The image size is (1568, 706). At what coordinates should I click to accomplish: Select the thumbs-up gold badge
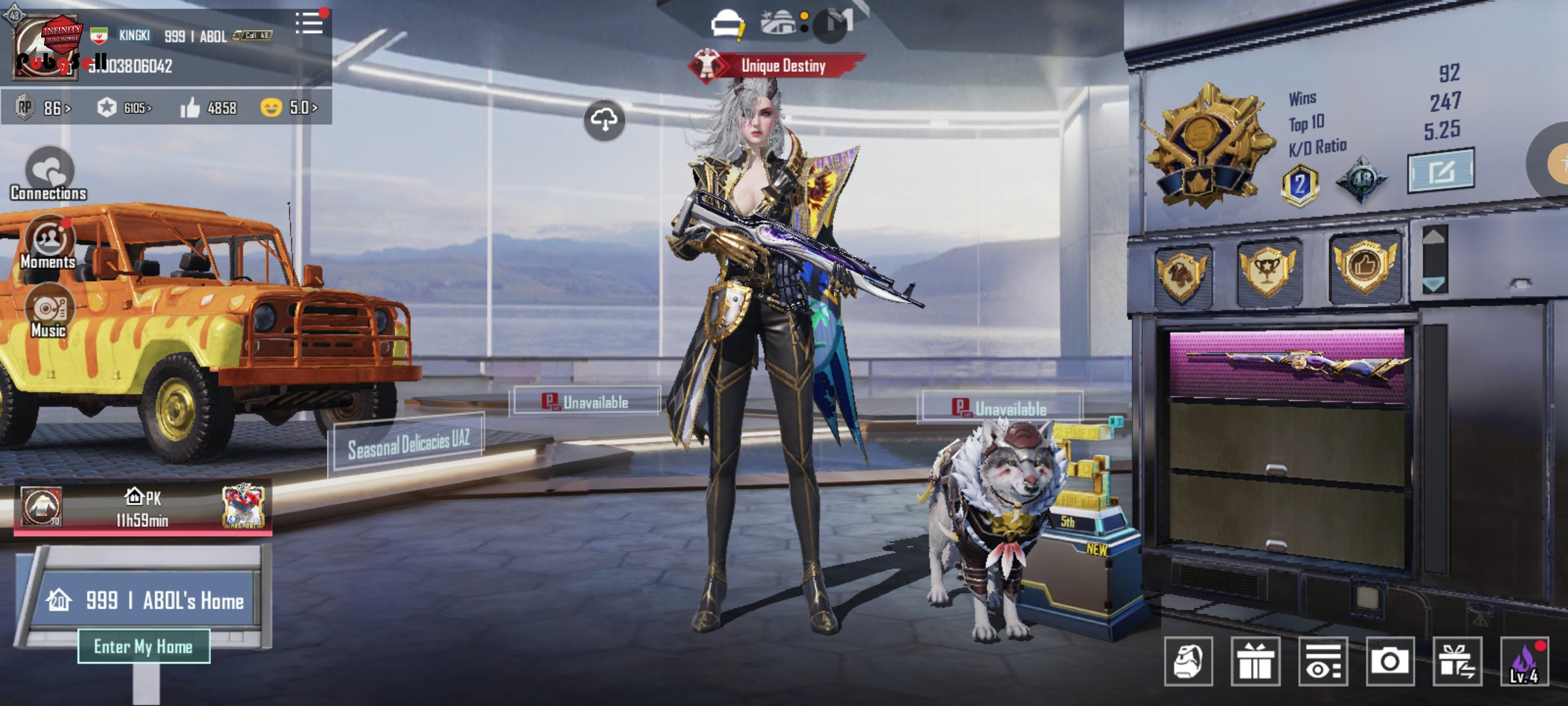[x=1365, y=267]
